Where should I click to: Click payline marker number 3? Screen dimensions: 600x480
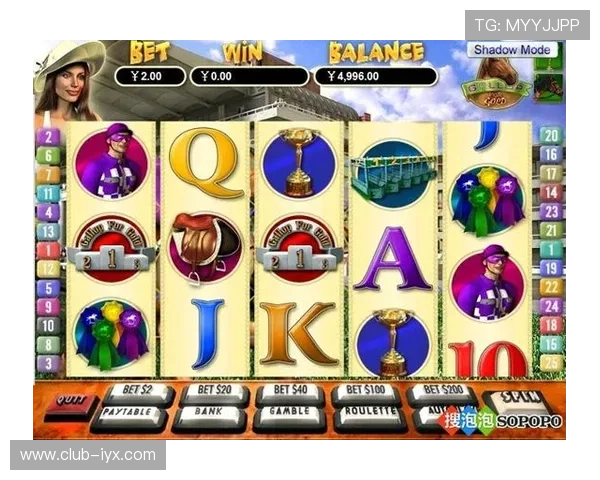(x=49, y=364)
